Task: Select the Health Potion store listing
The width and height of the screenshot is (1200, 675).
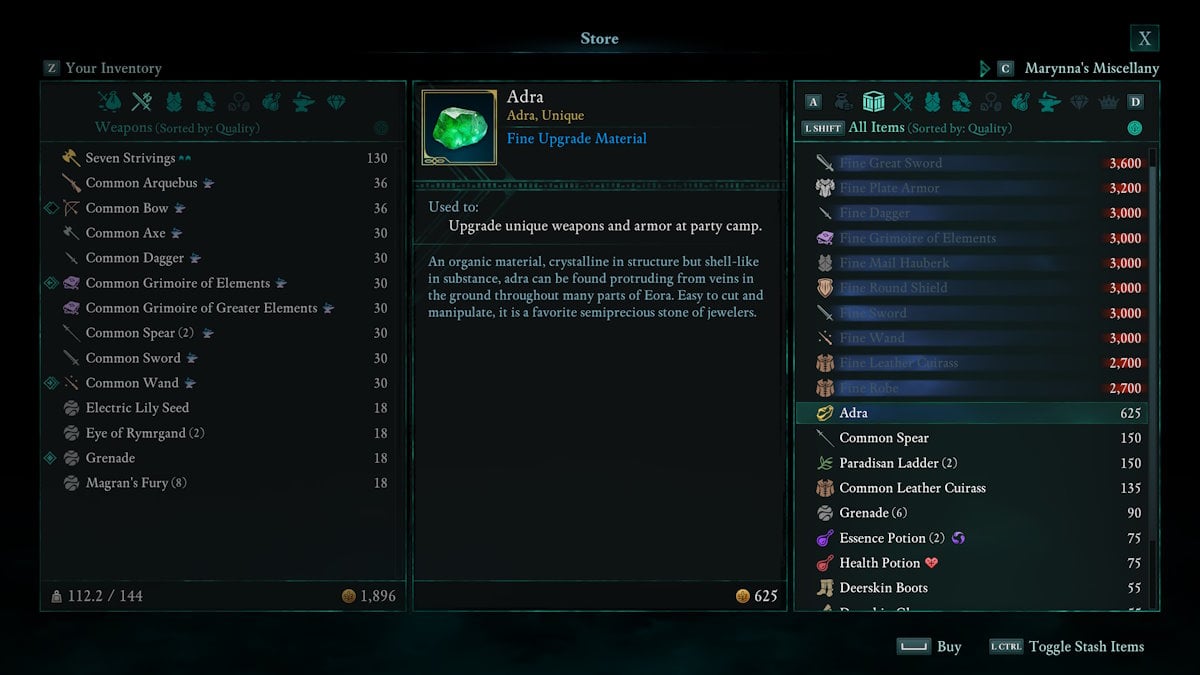Action: point(879,563)
